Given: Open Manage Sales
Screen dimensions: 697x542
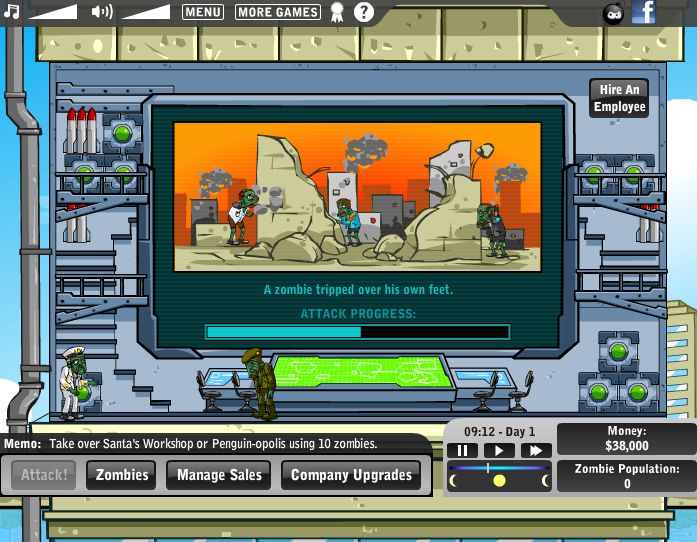Looking at the screenshot, I should pos(219,475).
